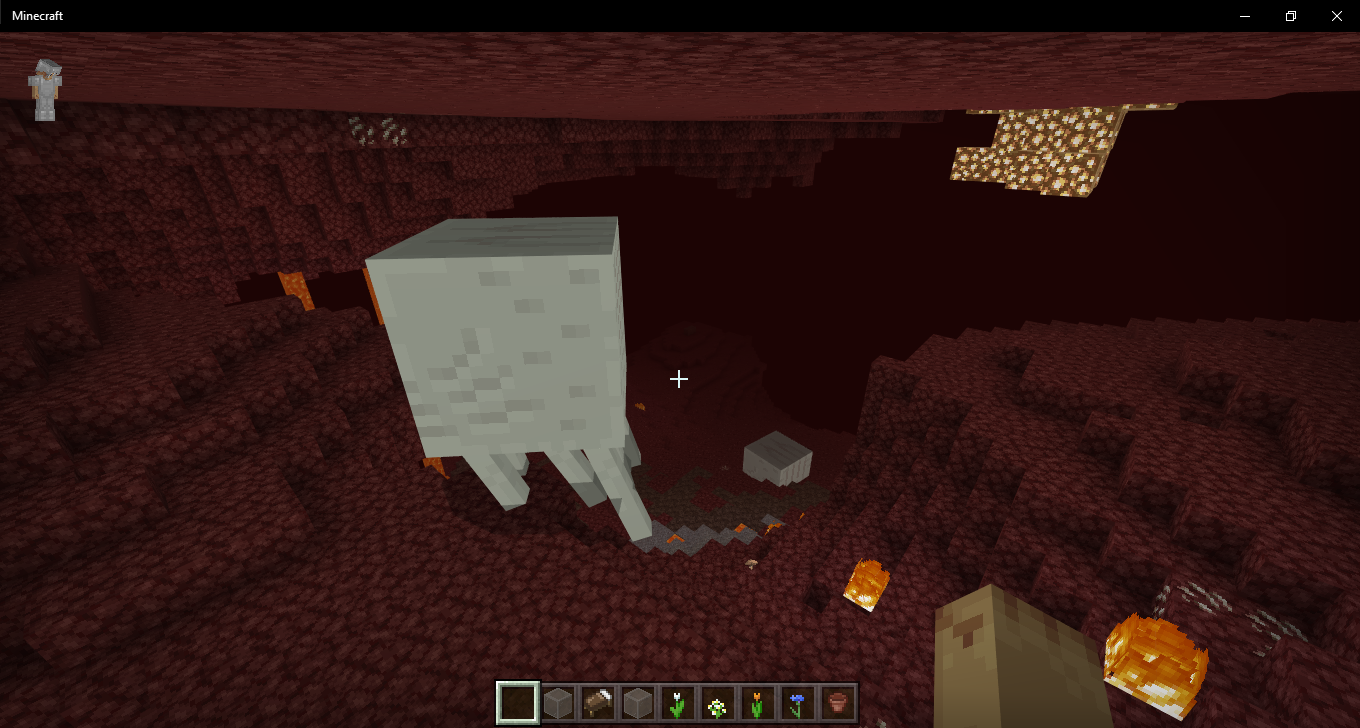
Task: Close the Minecraft window
Action: (1336, 16)
